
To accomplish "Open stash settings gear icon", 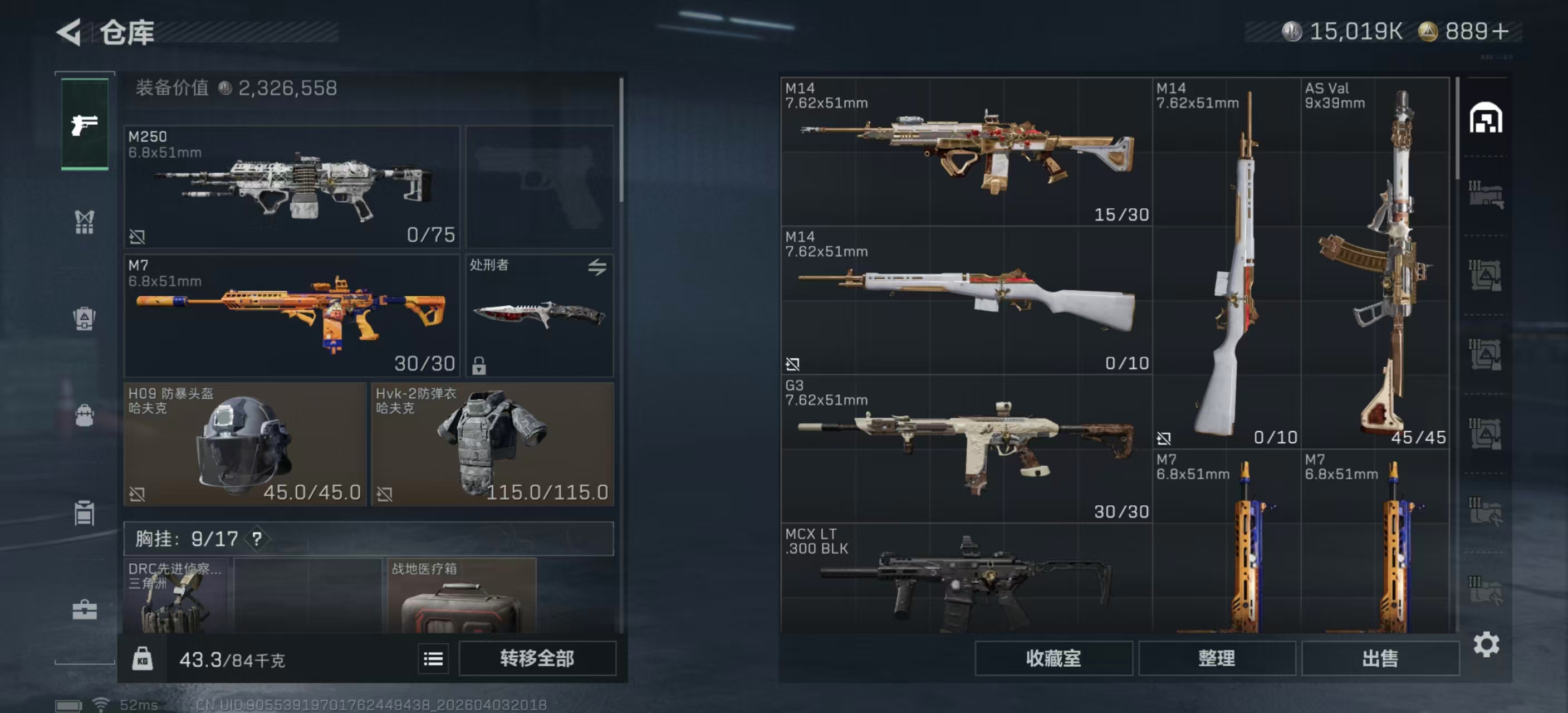I will point(1485,644).
